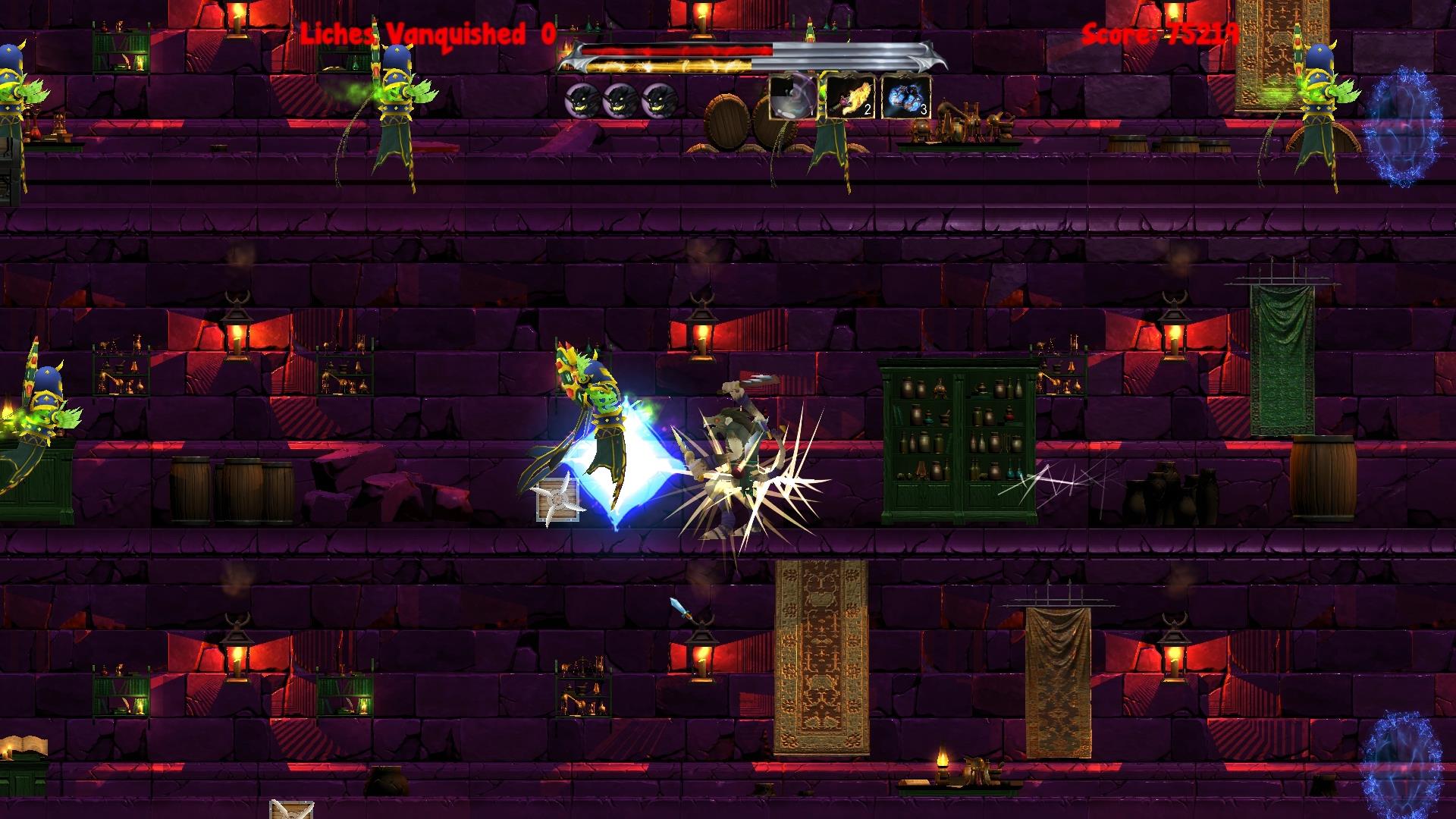Activate the orb ability in slot 1
The image size is (1456, 819).
tap(792, 99)
